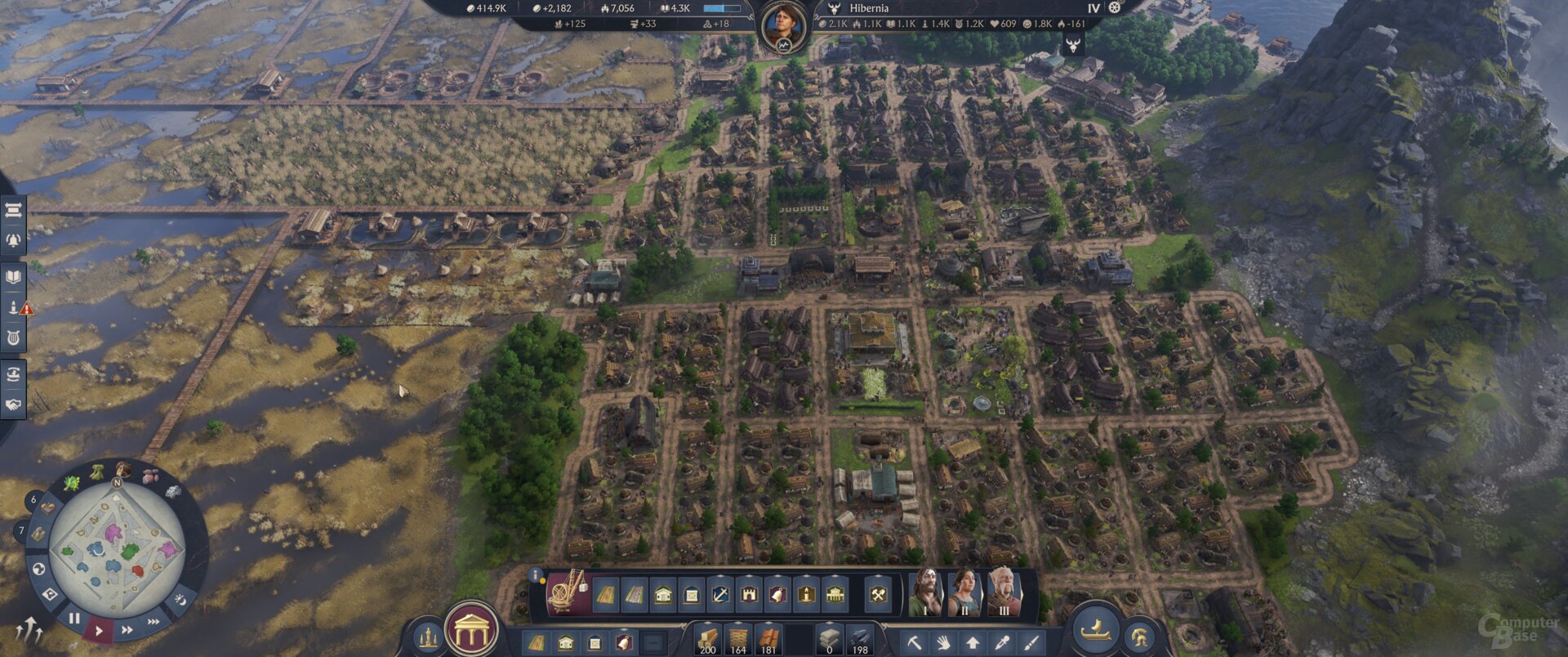Activate the upgrade arrow tool
Viewport: 1568px width, 657px height.
tap(973, 642)
